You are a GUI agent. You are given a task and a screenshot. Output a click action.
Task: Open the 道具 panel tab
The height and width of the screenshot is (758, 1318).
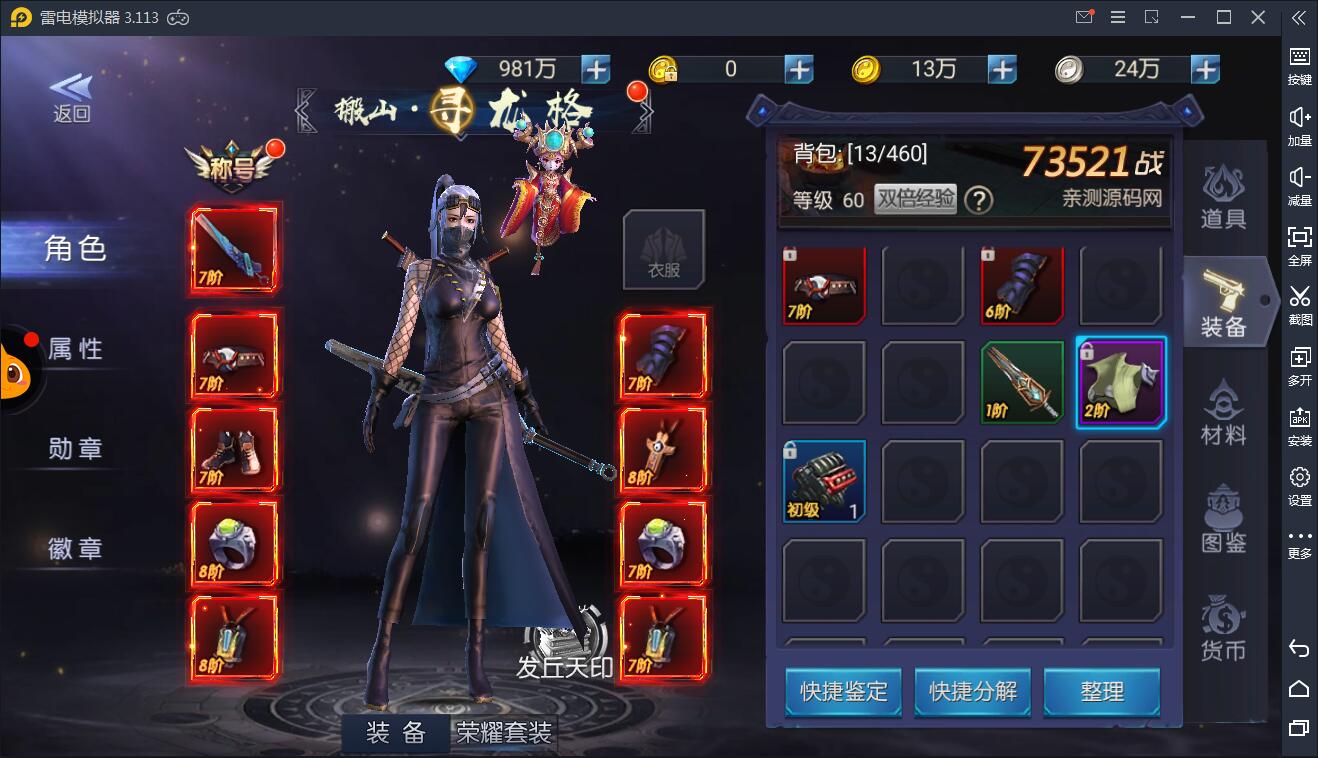[x=1222, y=194]
